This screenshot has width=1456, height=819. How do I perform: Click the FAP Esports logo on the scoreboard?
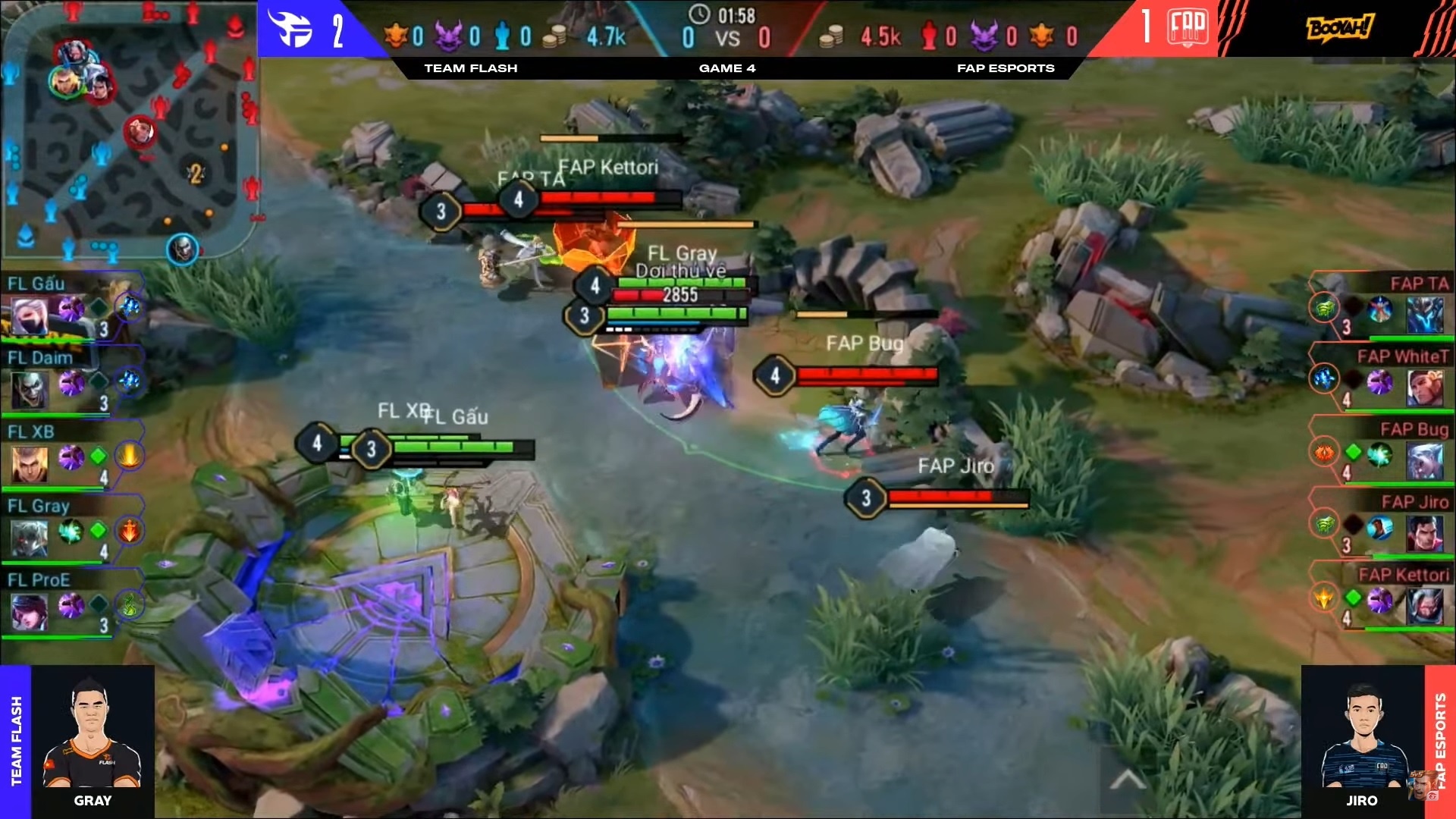coord(1188,27)
